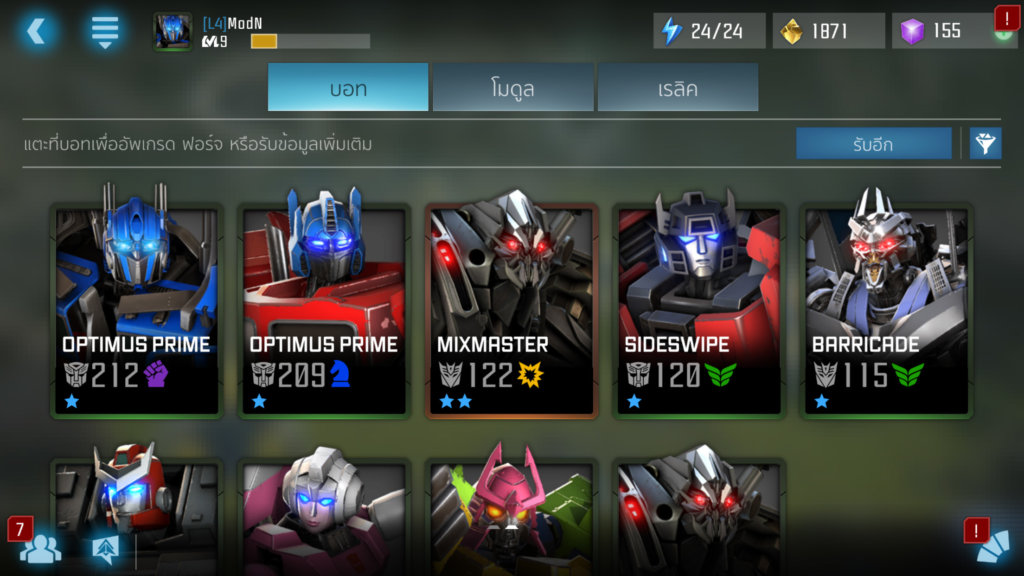Open the hamburger dropdown menu
The height and width of the screenshot is (576, 1024).
pyautogui.click(x=104, y=31)
